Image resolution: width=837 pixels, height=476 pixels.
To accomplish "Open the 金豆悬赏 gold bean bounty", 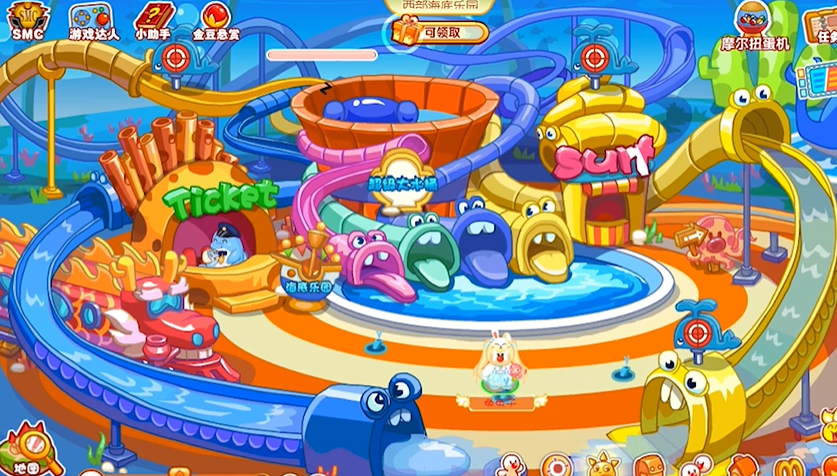I will 213,19.
